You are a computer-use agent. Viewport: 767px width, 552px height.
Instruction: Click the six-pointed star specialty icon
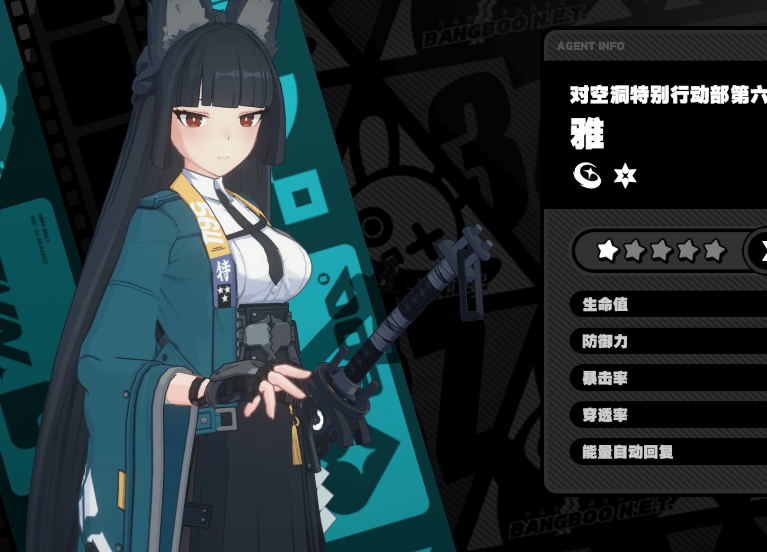tap(625, 177)
